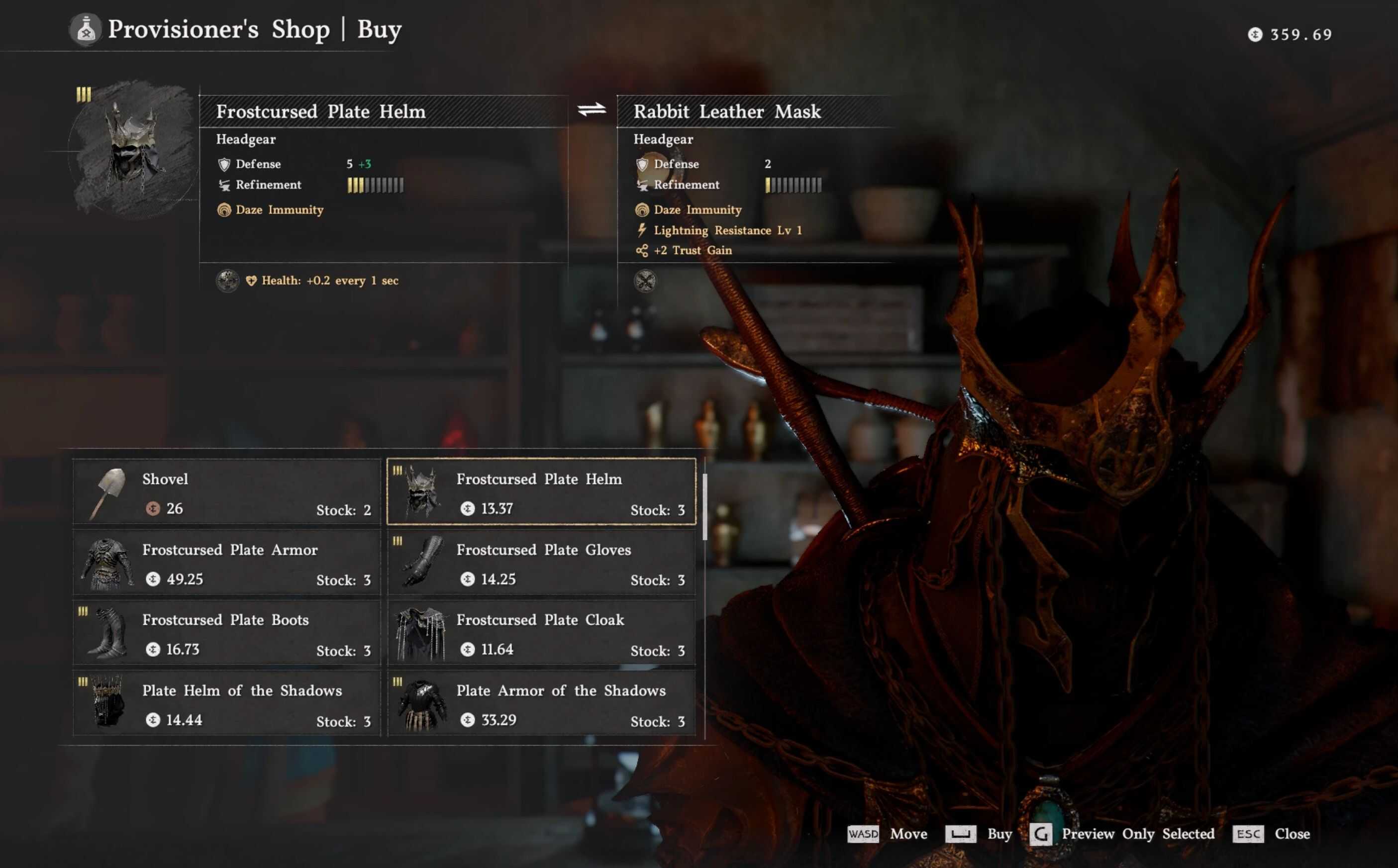Select Frostcursed Plate Armor in shop

point(227,563)
